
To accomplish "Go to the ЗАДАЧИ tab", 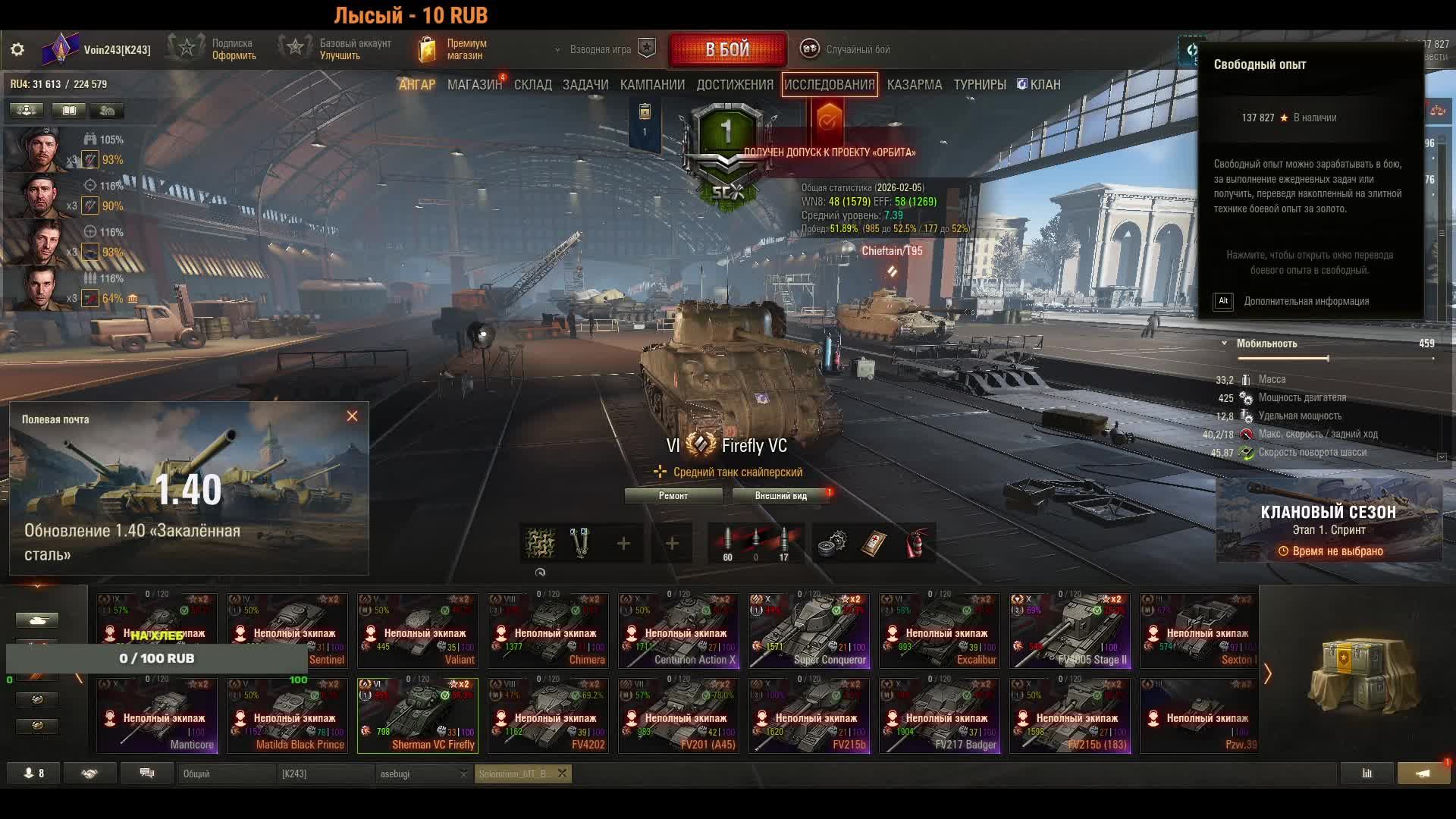I will tap(585, 84).
